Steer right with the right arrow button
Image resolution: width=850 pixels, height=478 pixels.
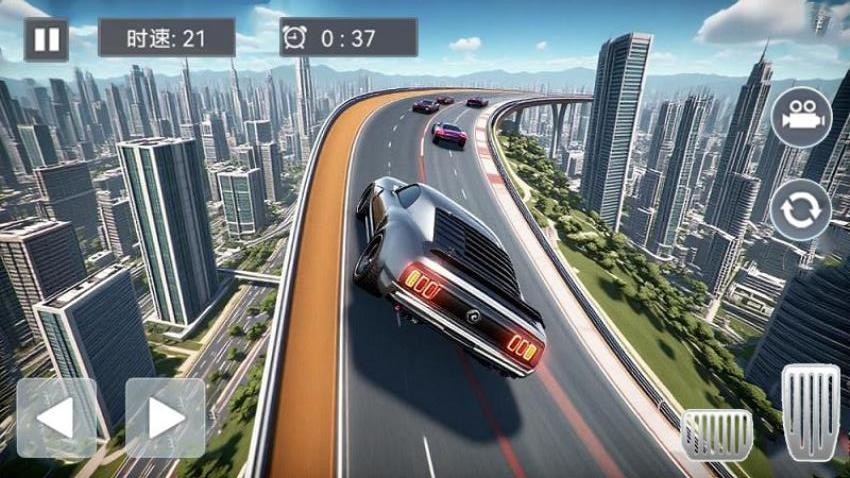[x=165, y=417]
